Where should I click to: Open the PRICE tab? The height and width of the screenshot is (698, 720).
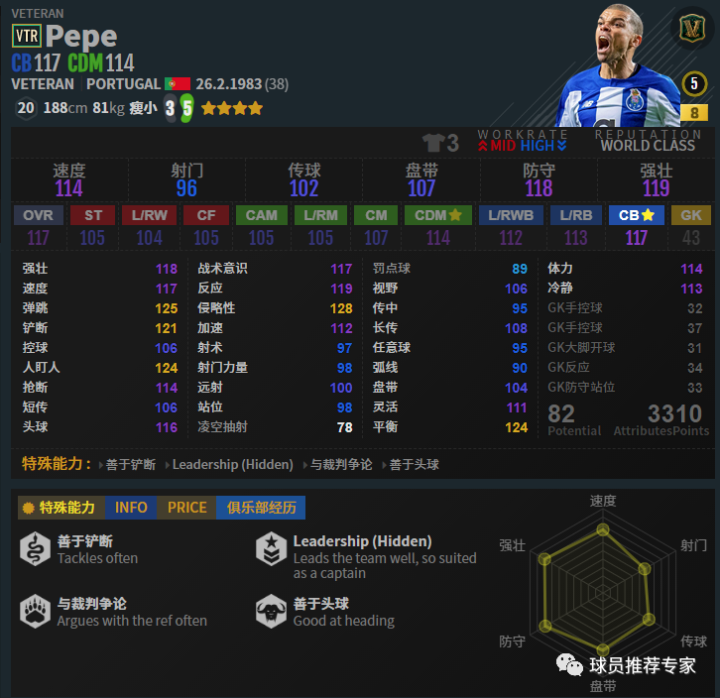pos(187,507)
